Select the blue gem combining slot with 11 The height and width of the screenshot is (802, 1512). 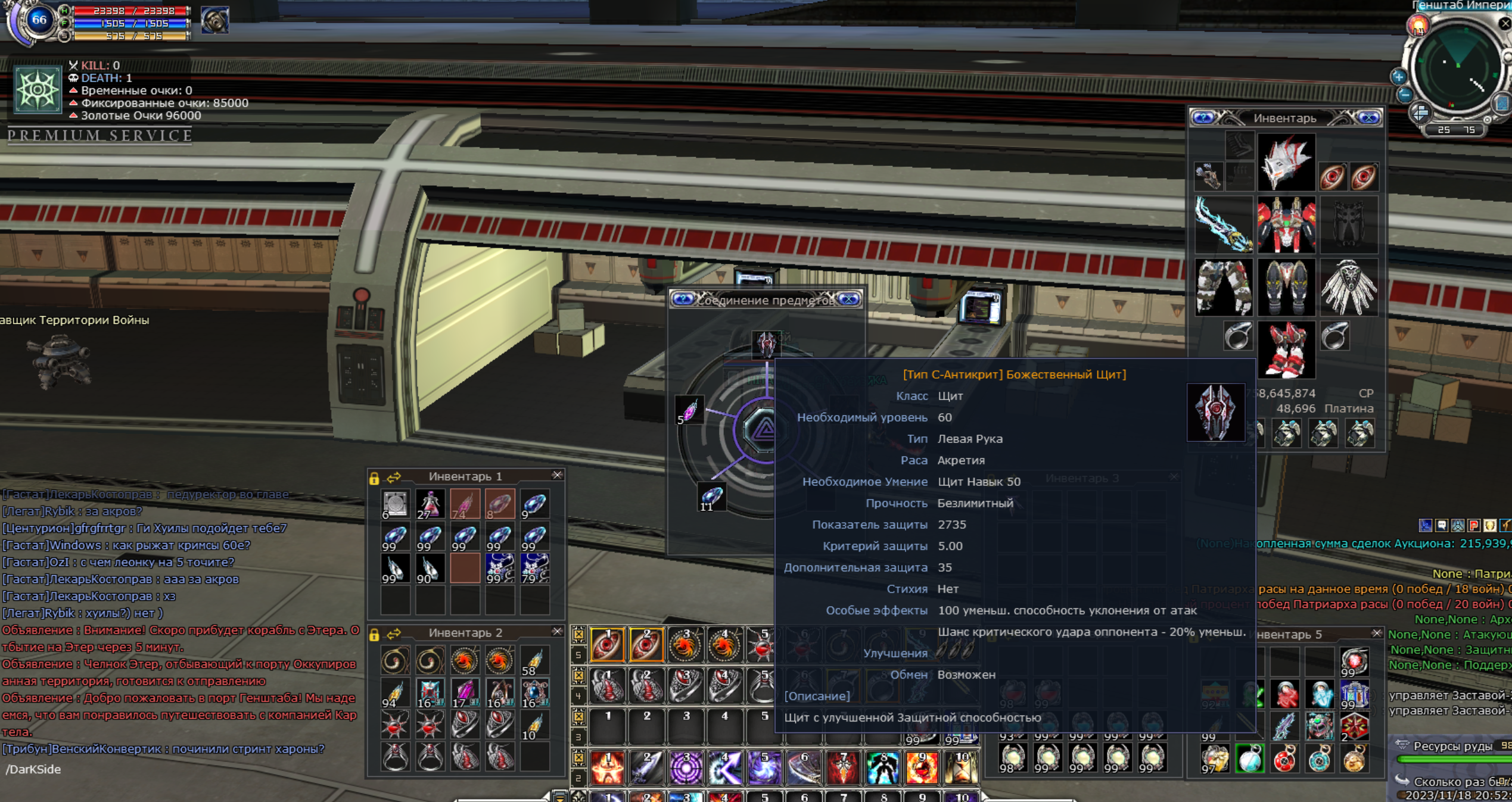tap(711, 497)
